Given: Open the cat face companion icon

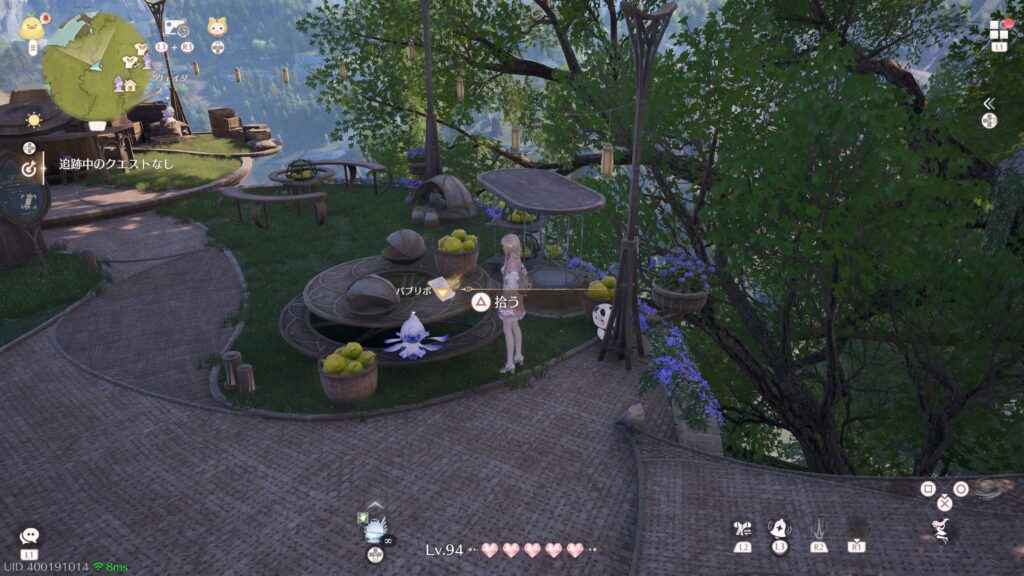Looking at the screenshot, I should point(217,27).
